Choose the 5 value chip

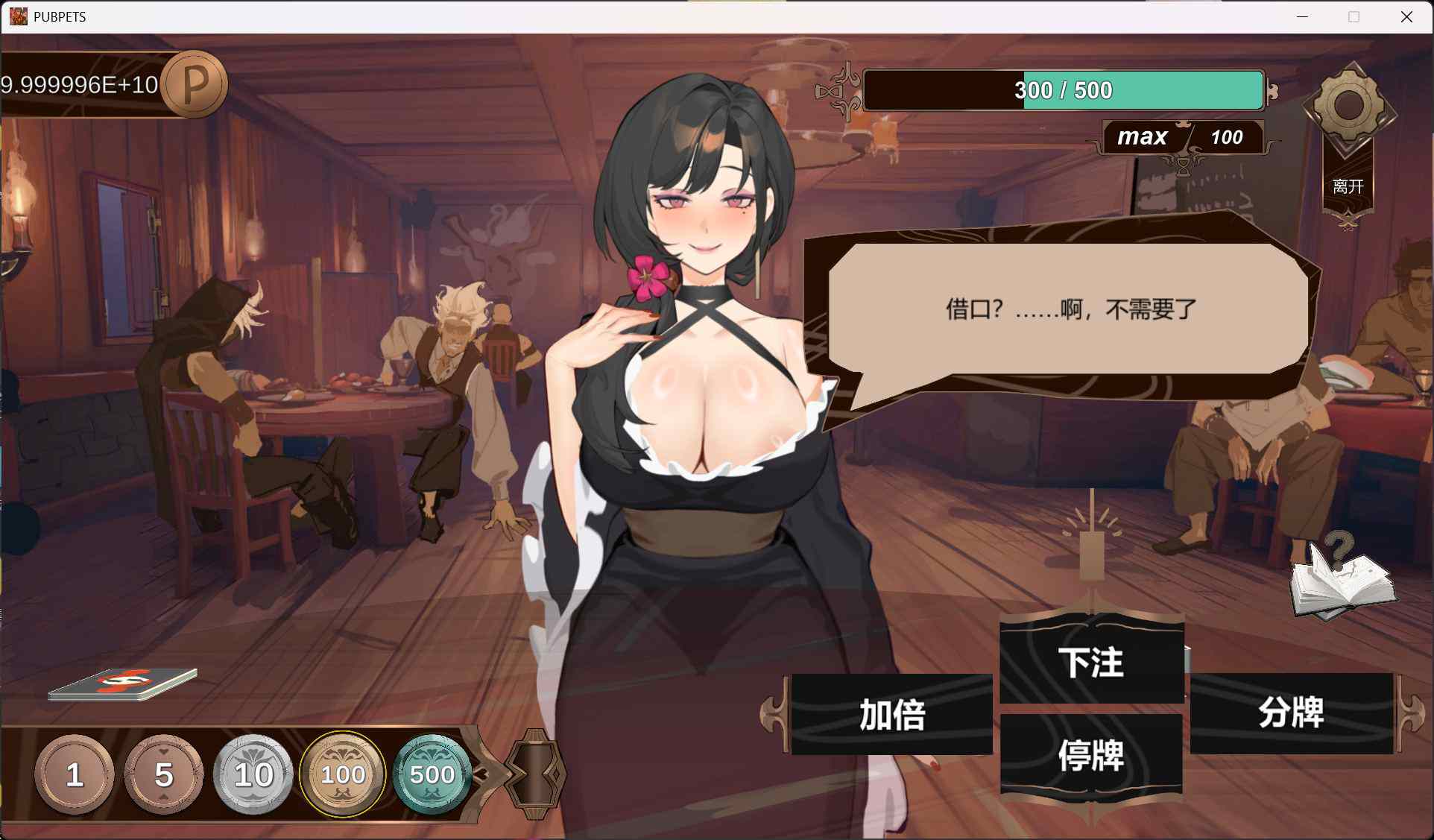coord(164,775)
